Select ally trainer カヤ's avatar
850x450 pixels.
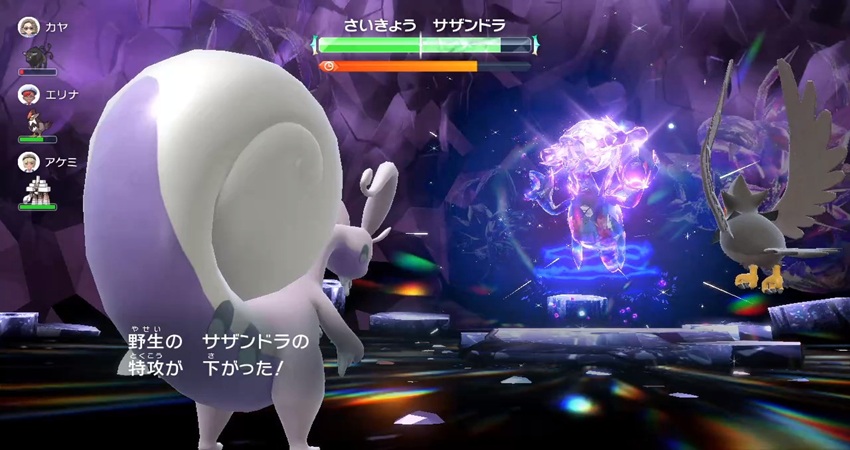(27, 26)
